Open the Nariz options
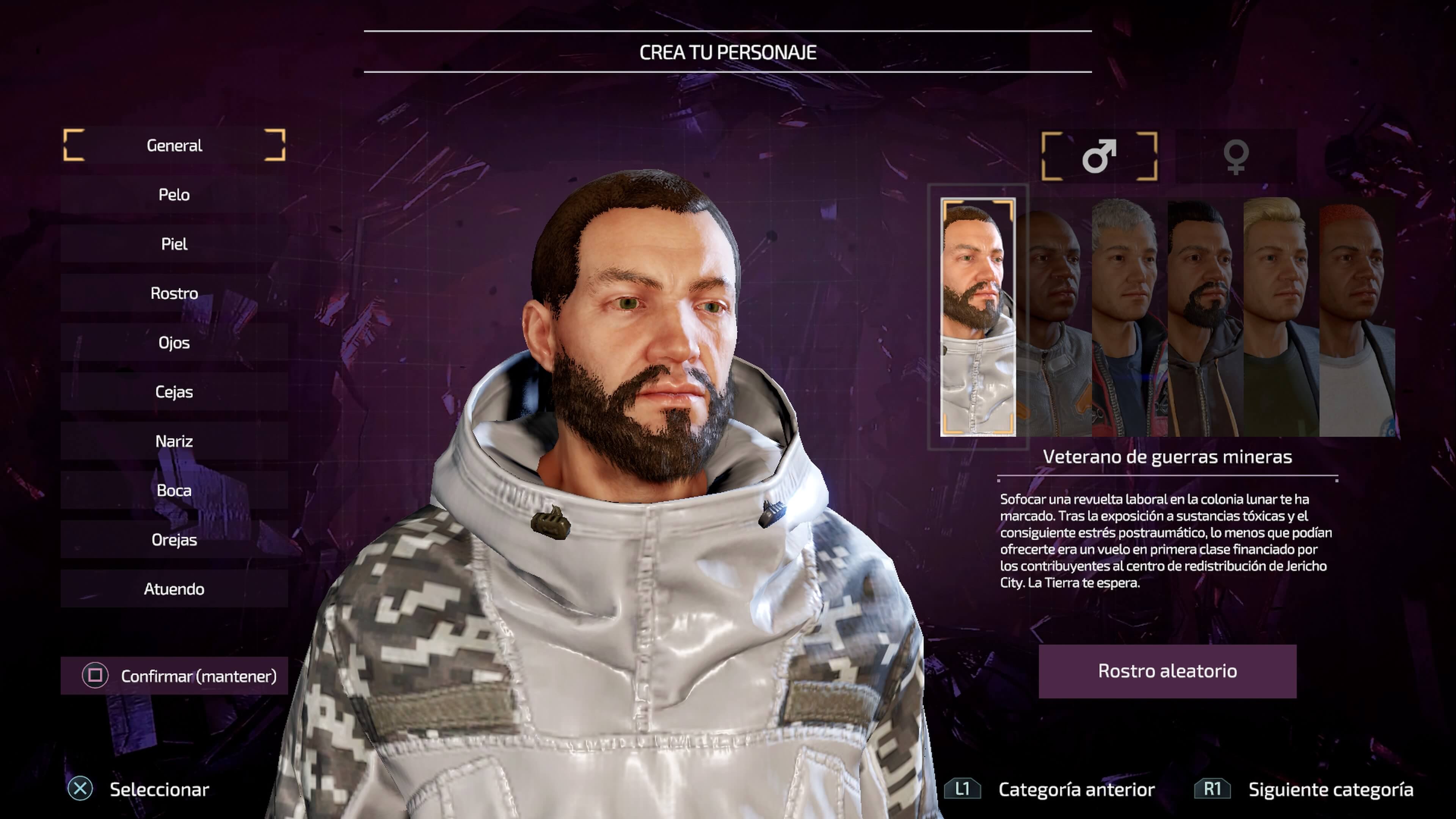This screenshot has width=1456, height=819. pos(174,441)
